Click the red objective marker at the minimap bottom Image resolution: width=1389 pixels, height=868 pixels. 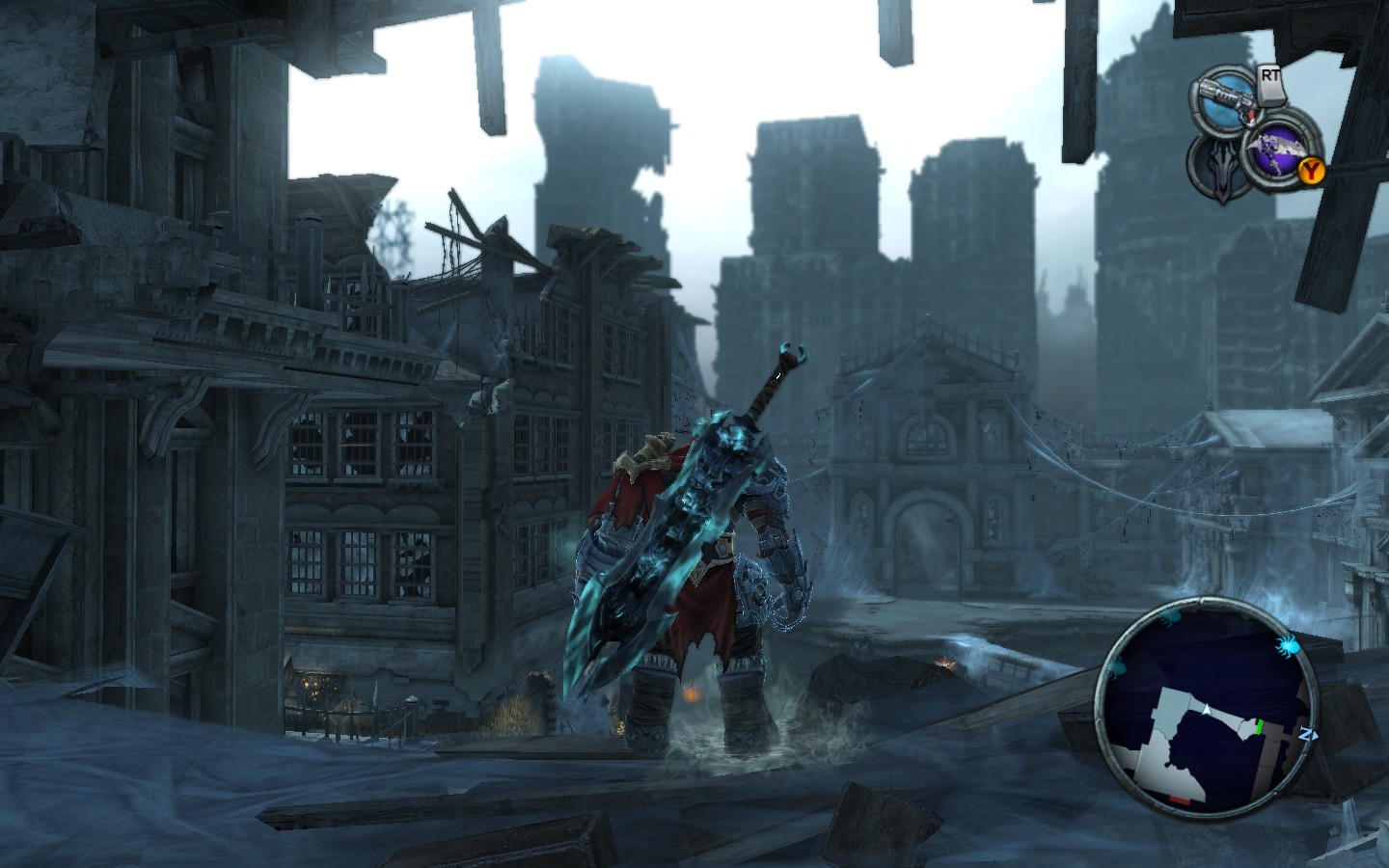coord(1179,800)
